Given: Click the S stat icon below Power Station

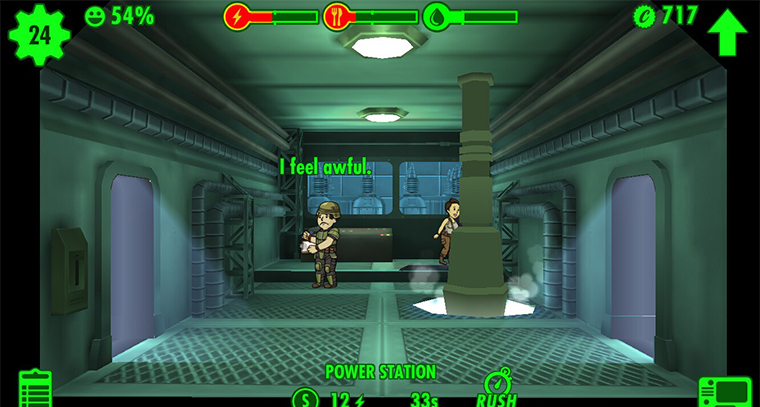Looking at the screenshot, I should pos(304,398).
